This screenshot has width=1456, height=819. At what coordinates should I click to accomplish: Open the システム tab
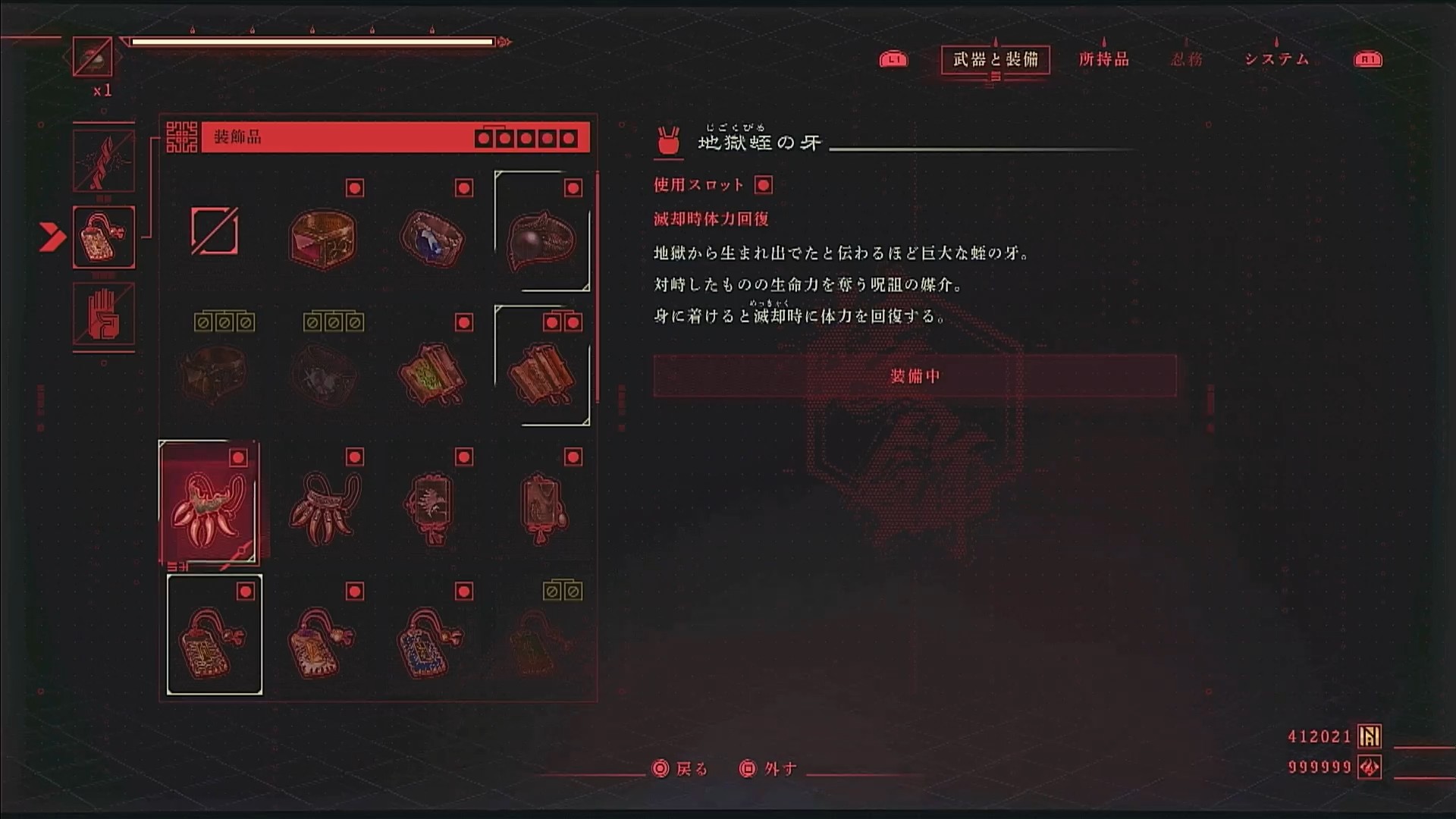tap(1277, 59)
